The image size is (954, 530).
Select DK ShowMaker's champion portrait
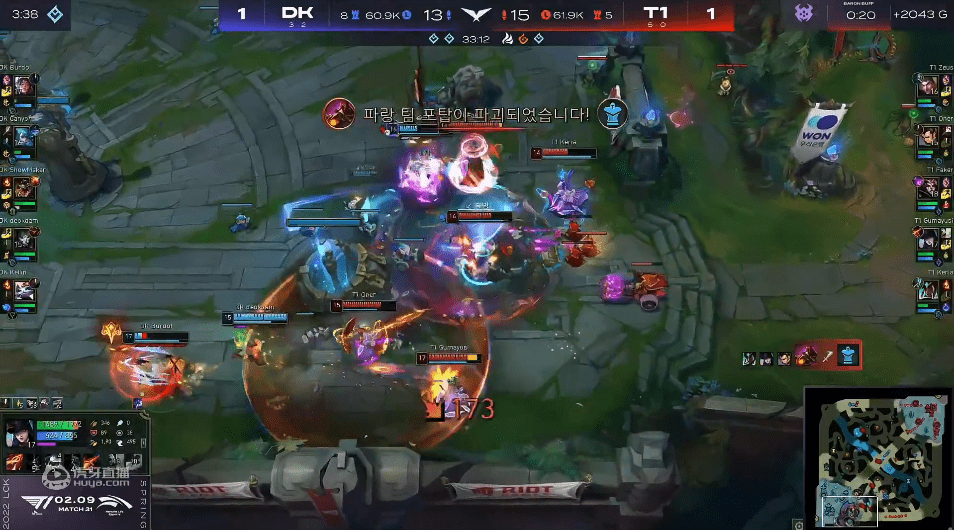point(24,190)
